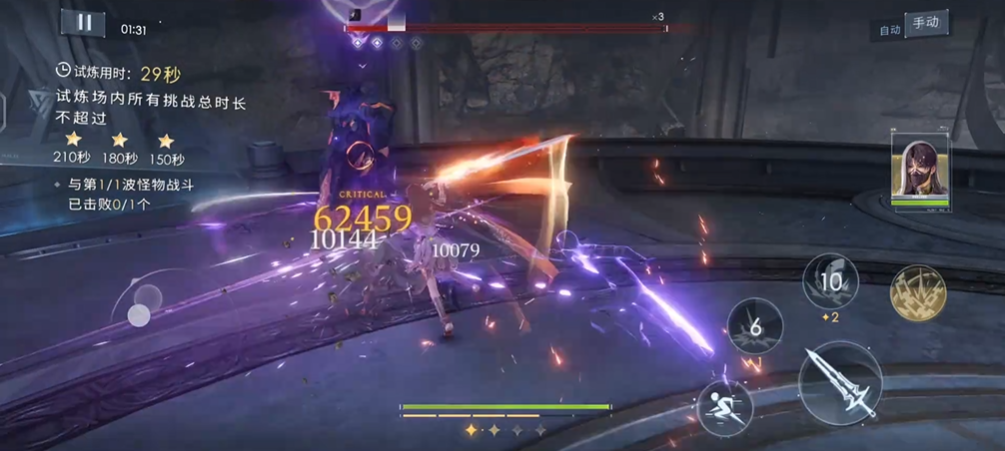The image size is (1005, 451).
Task: Unleash the golden ultimate skill
Action: pos(918,293)
